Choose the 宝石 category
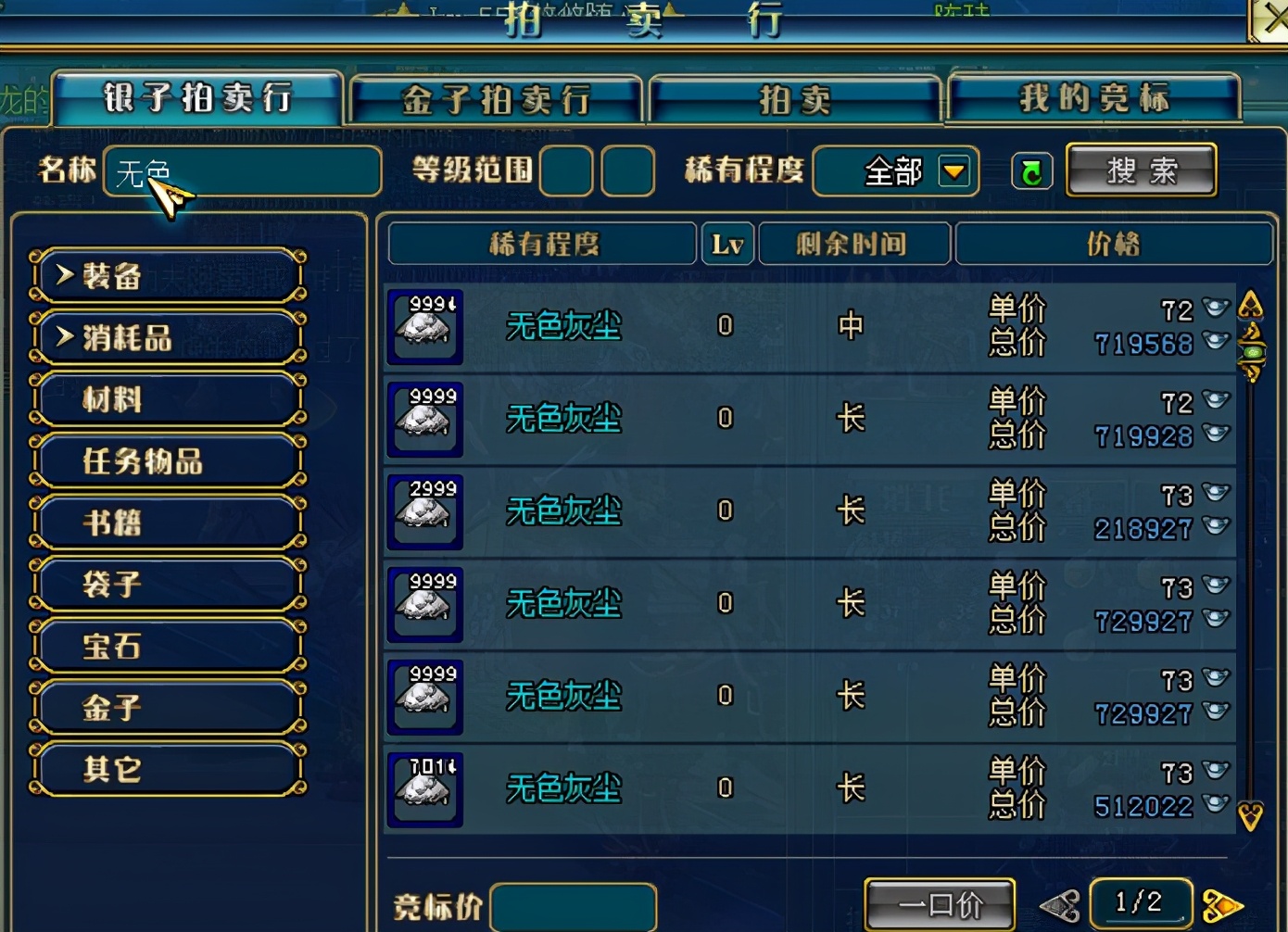This screenshot has height=932, width=1288. (x=168, y=646)
